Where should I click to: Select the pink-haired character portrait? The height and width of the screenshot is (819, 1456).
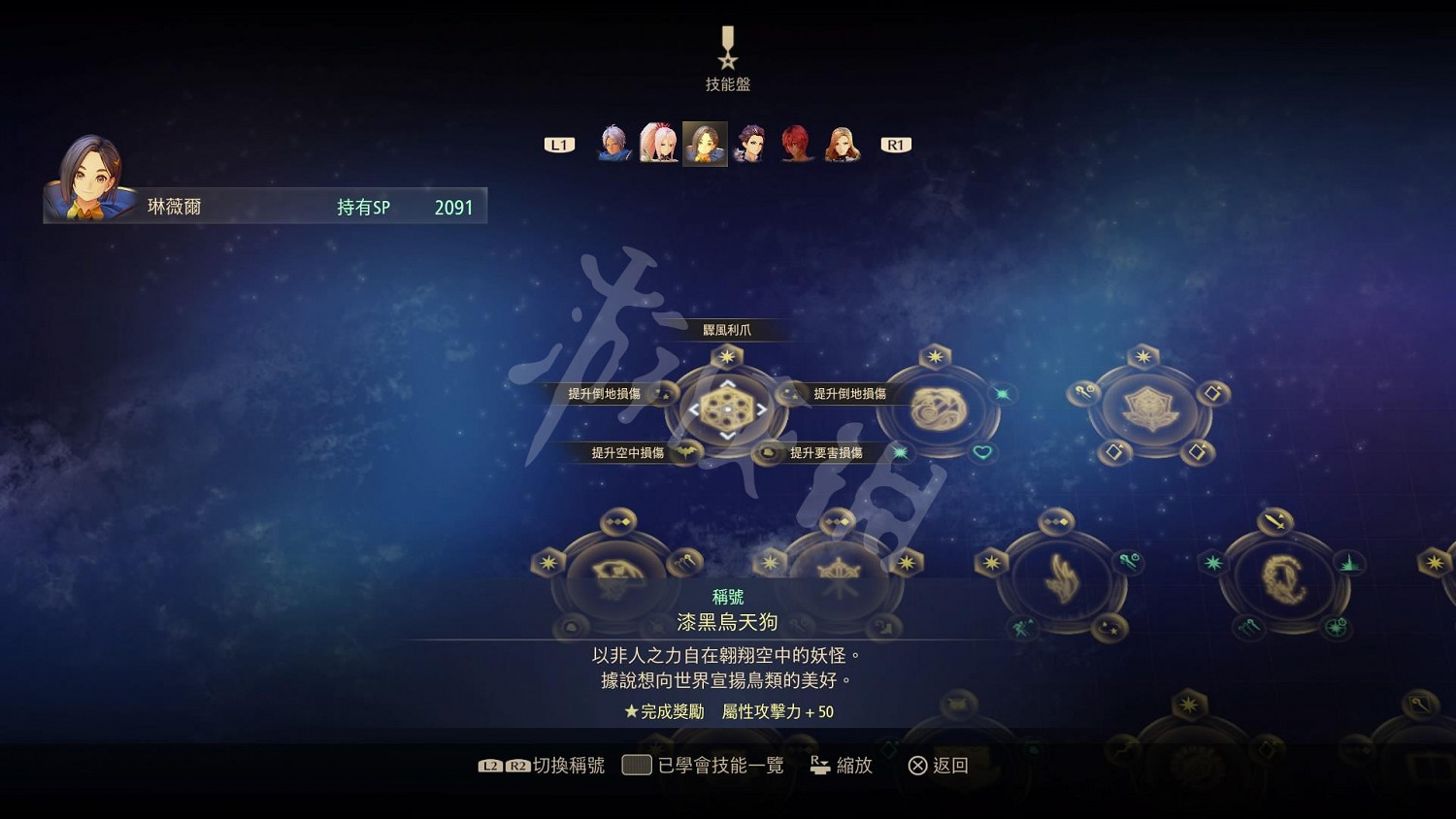[x=657, y=143]
